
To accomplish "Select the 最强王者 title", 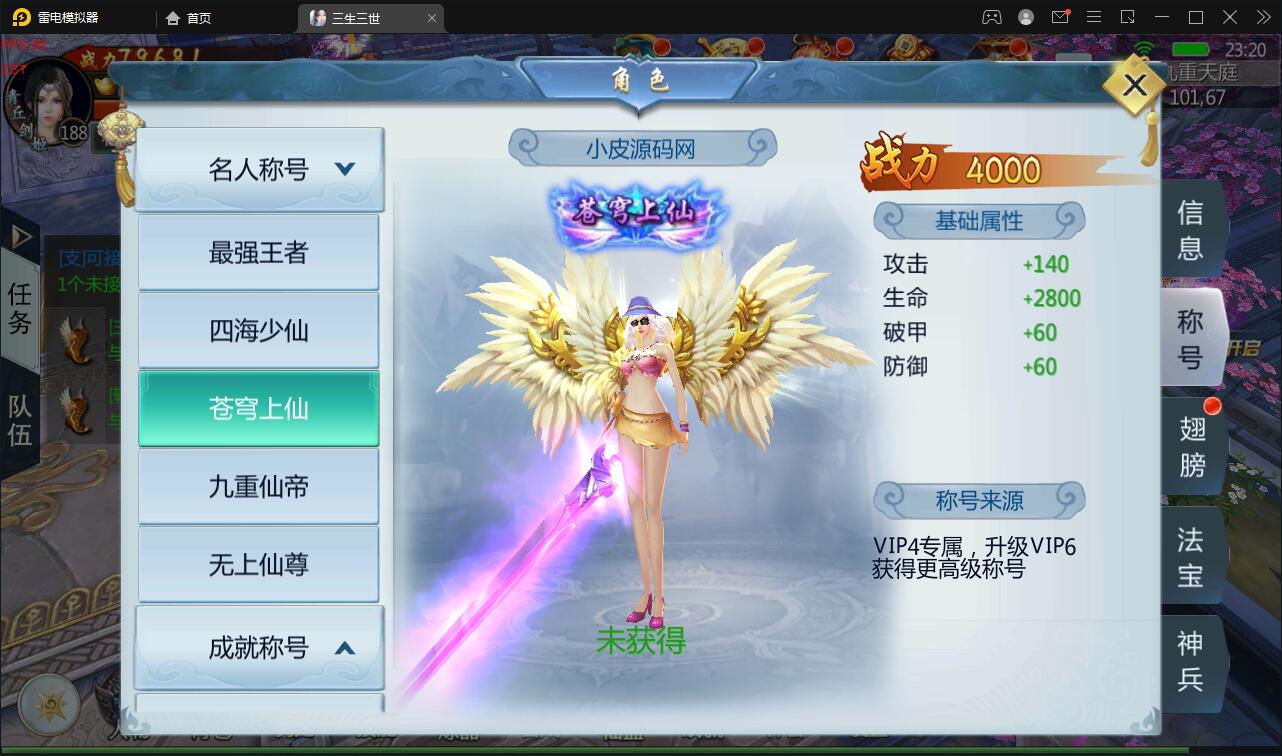I will click(258, 251).
